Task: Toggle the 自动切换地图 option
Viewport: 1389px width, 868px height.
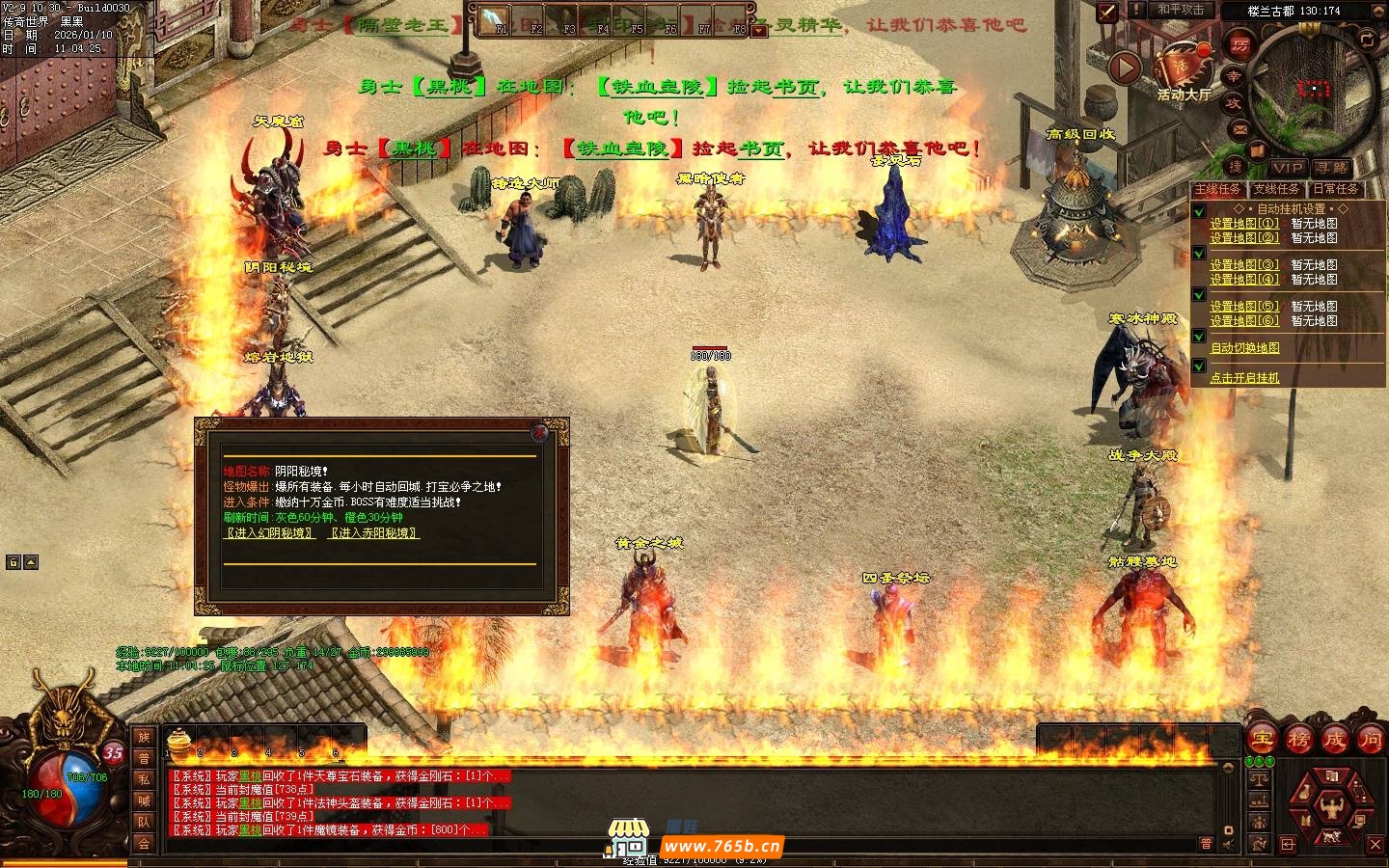Action: (x=1245, y=347)
